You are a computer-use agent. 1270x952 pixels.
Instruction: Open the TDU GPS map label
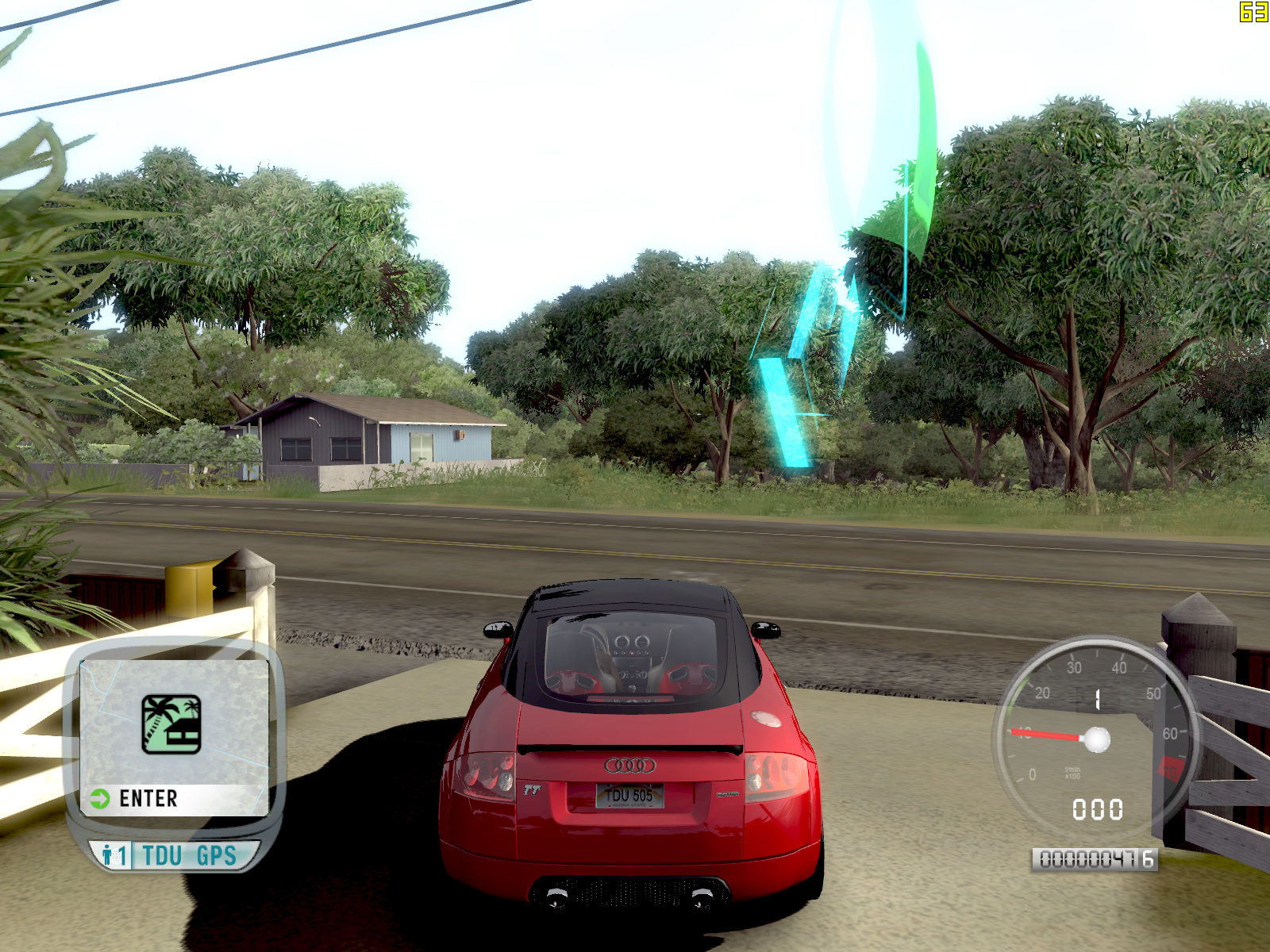click(x=189, y=856)
